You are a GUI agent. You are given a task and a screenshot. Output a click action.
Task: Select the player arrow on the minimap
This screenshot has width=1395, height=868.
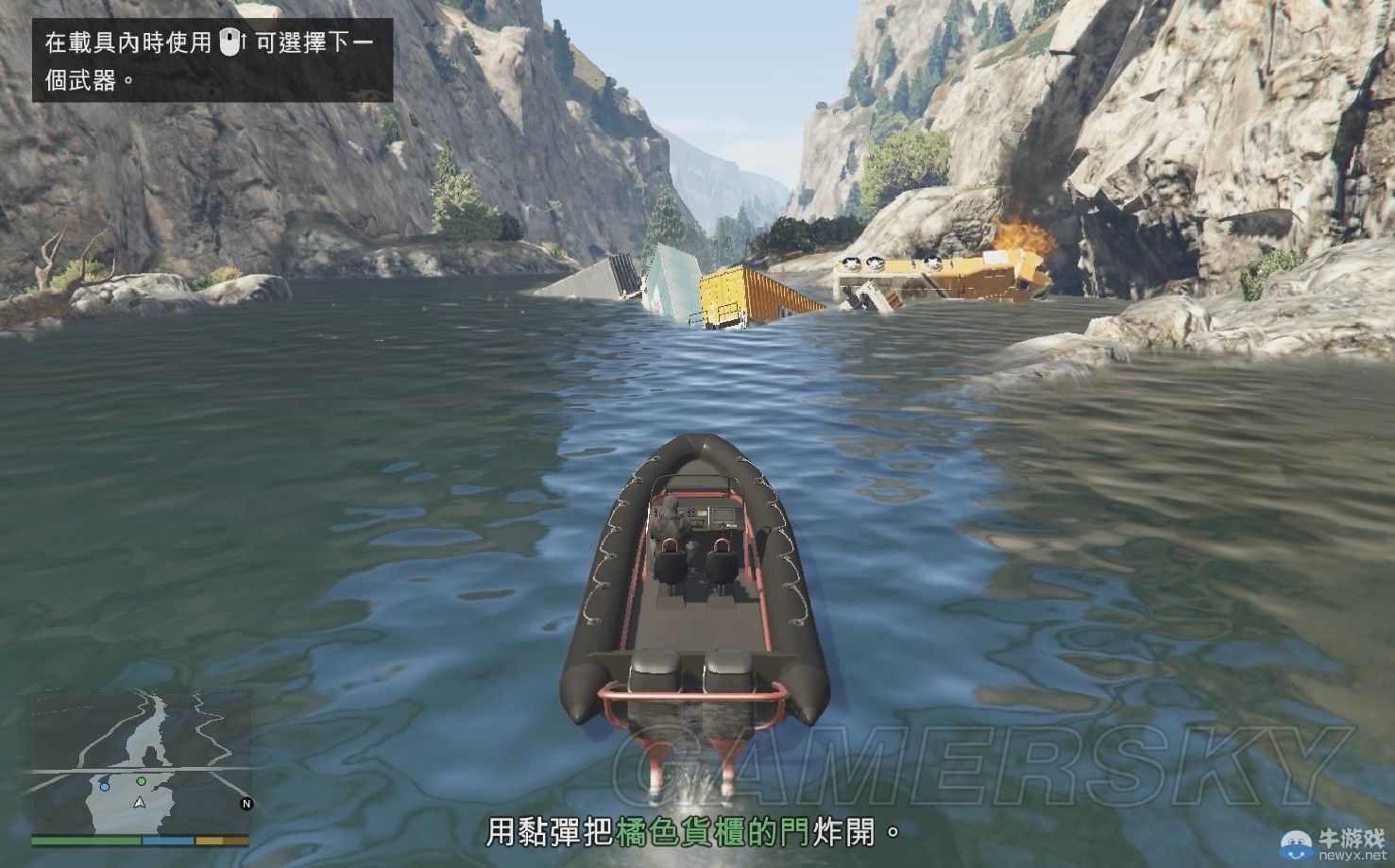point(139,804)
